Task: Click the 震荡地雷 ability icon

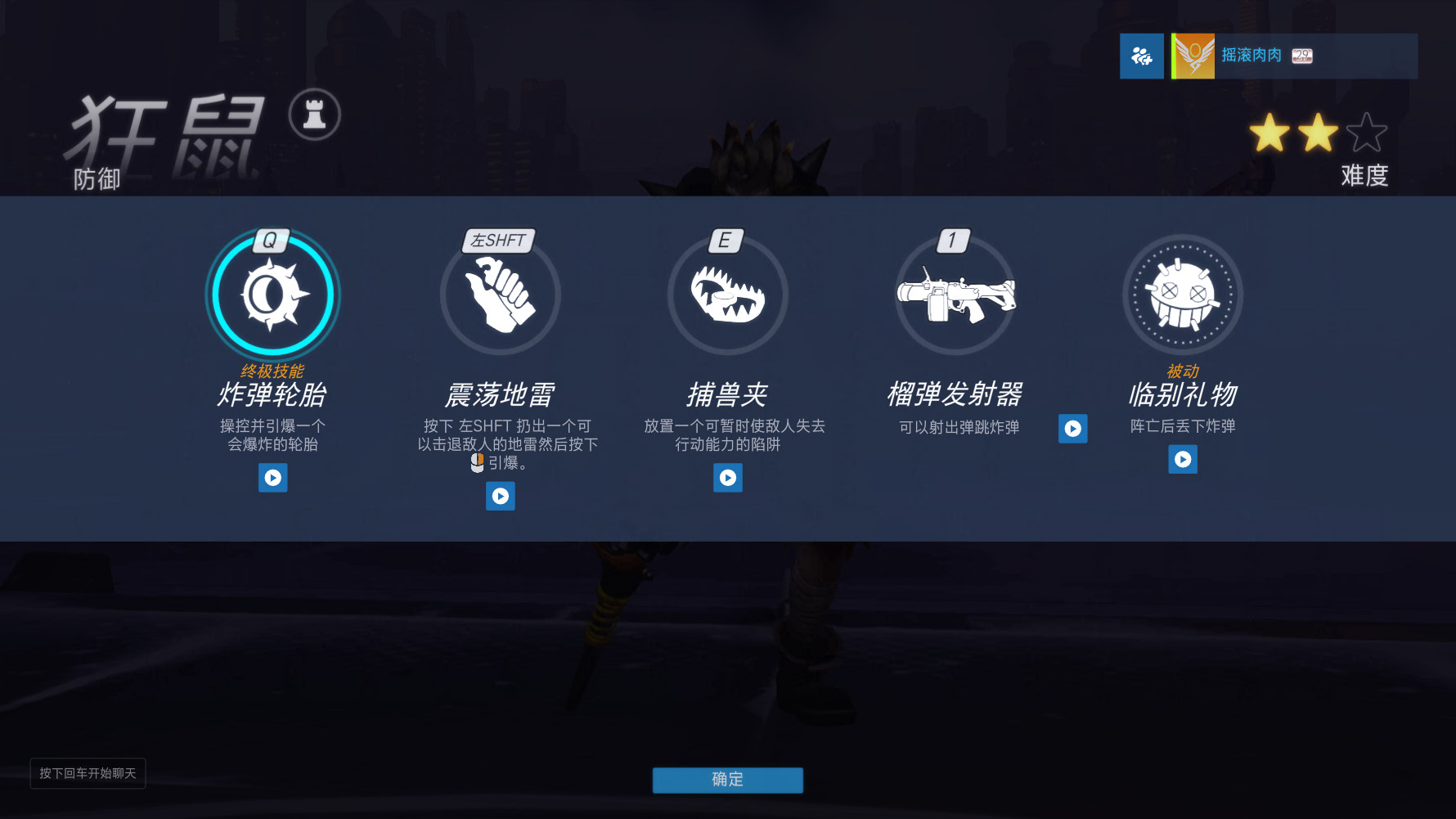Action: 500,295
